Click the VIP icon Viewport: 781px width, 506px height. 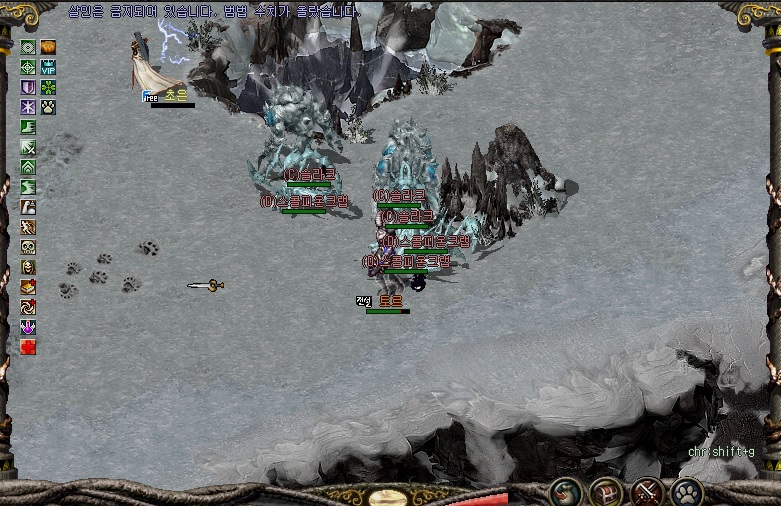coord(48,67)
